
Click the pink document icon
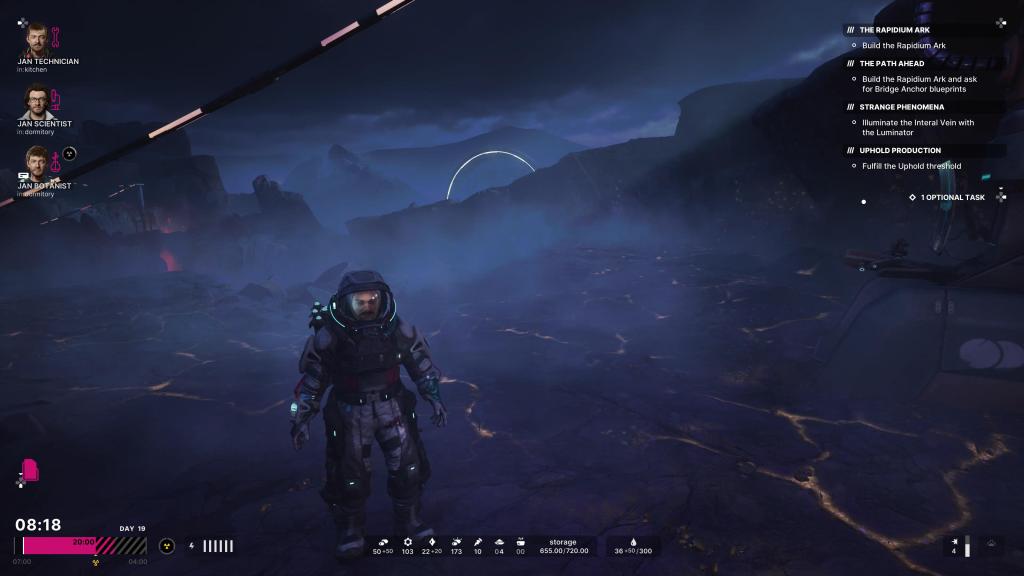pyautogui.click(x=31, y=470)
